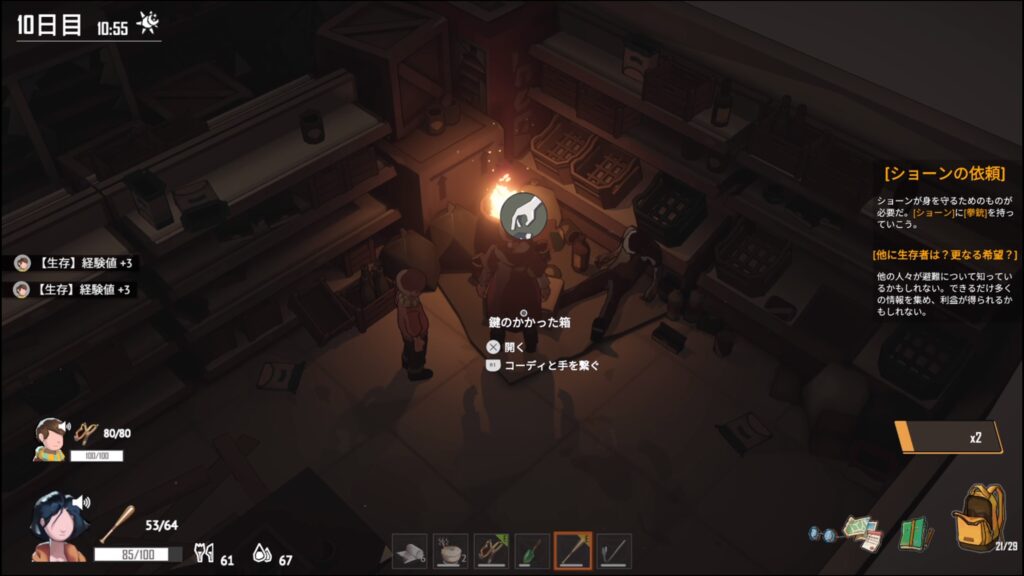Click the boy's equipped slingshot icon
The height and width of the screenshot is (576, 1024).
pyautogui.click(x=87, y=433)
